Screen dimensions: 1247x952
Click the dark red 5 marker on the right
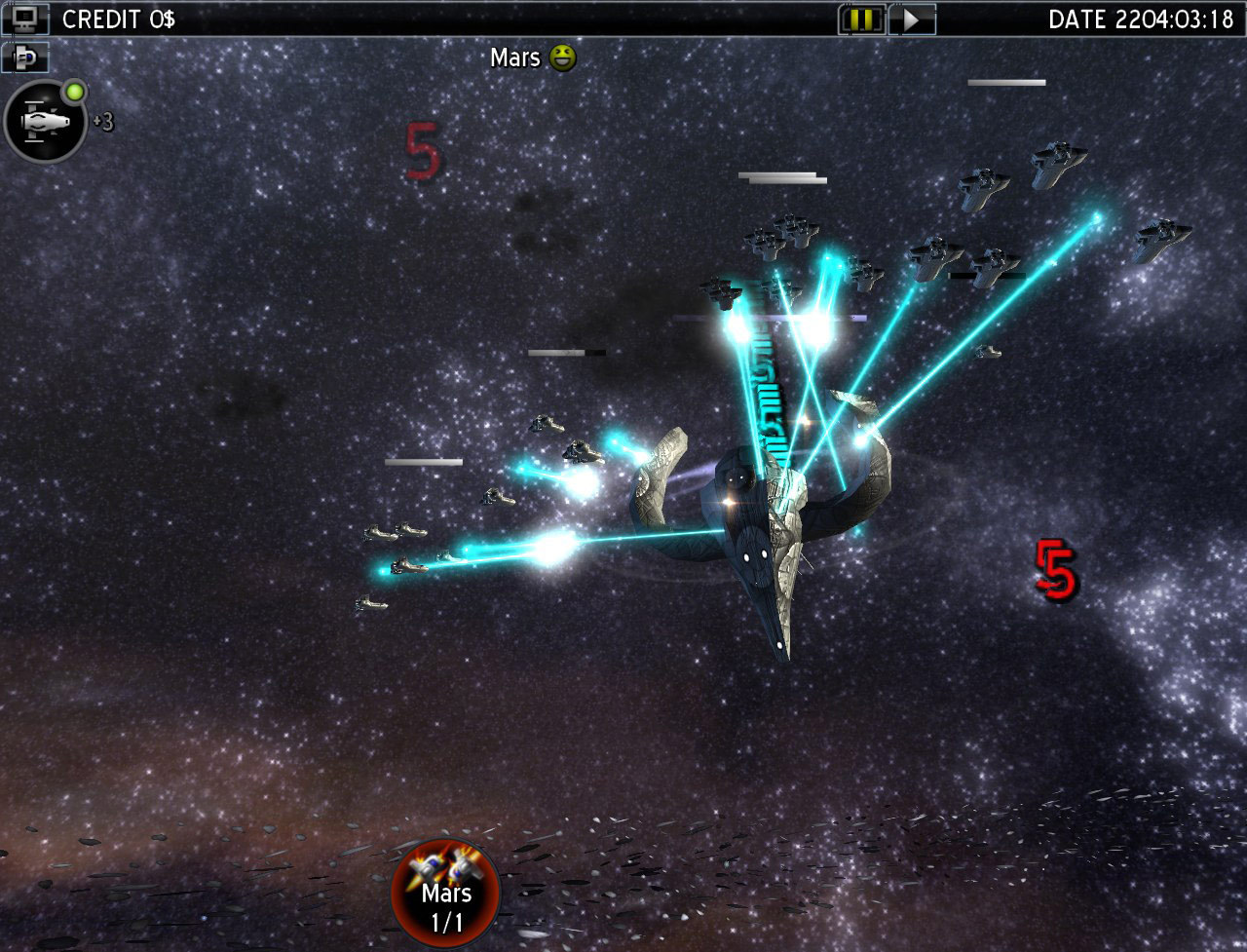(1054, 570)
